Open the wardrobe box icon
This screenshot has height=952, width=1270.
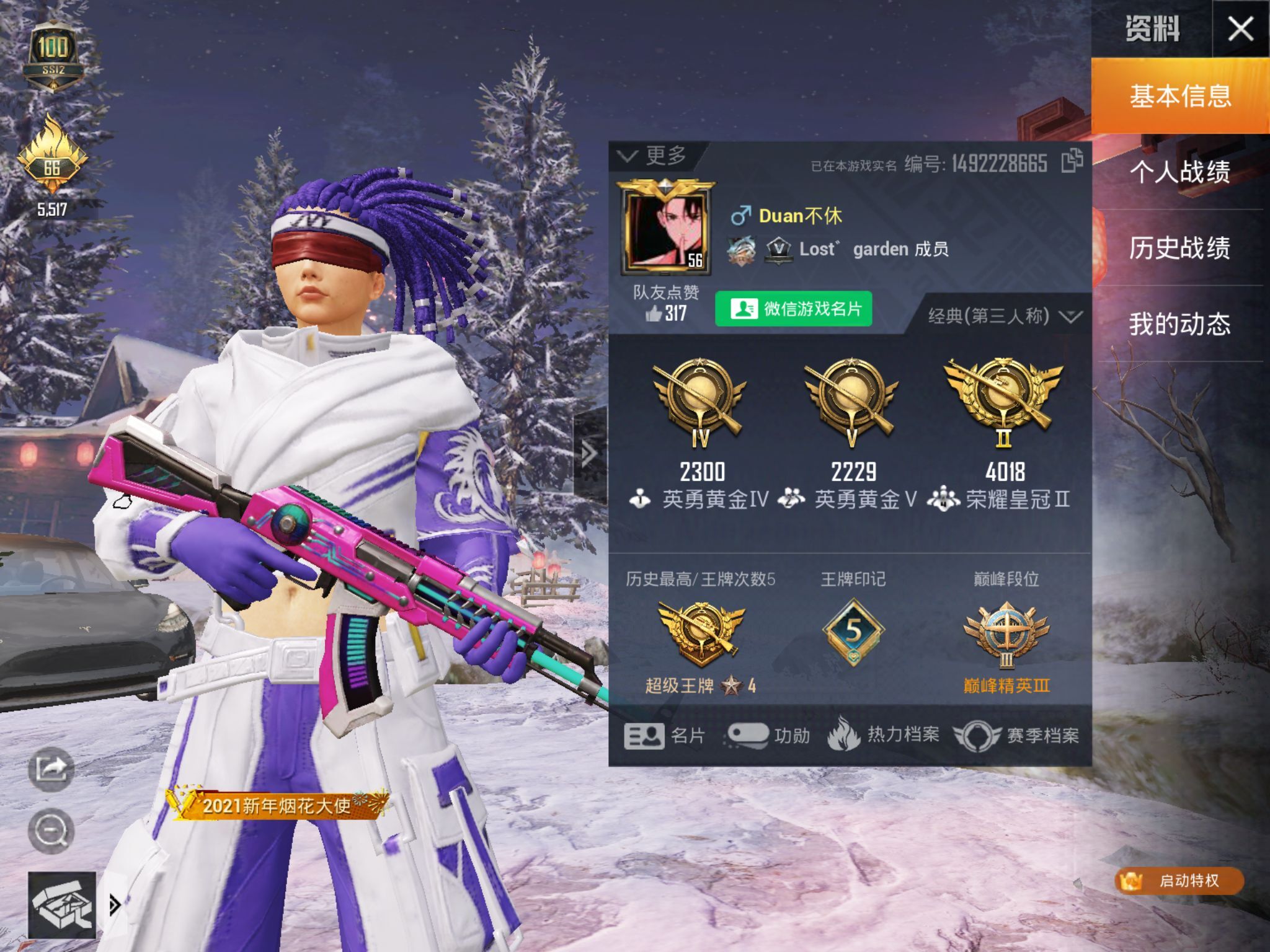pyautogui.click(x=62, y=905)
